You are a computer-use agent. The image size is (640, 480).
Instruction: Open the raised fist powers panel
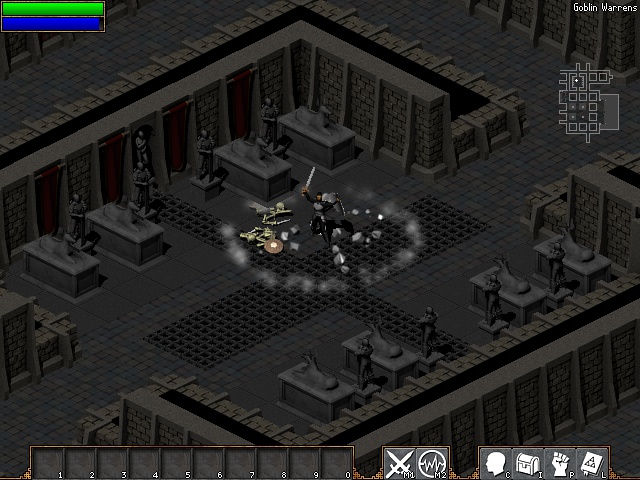point(560,463)
